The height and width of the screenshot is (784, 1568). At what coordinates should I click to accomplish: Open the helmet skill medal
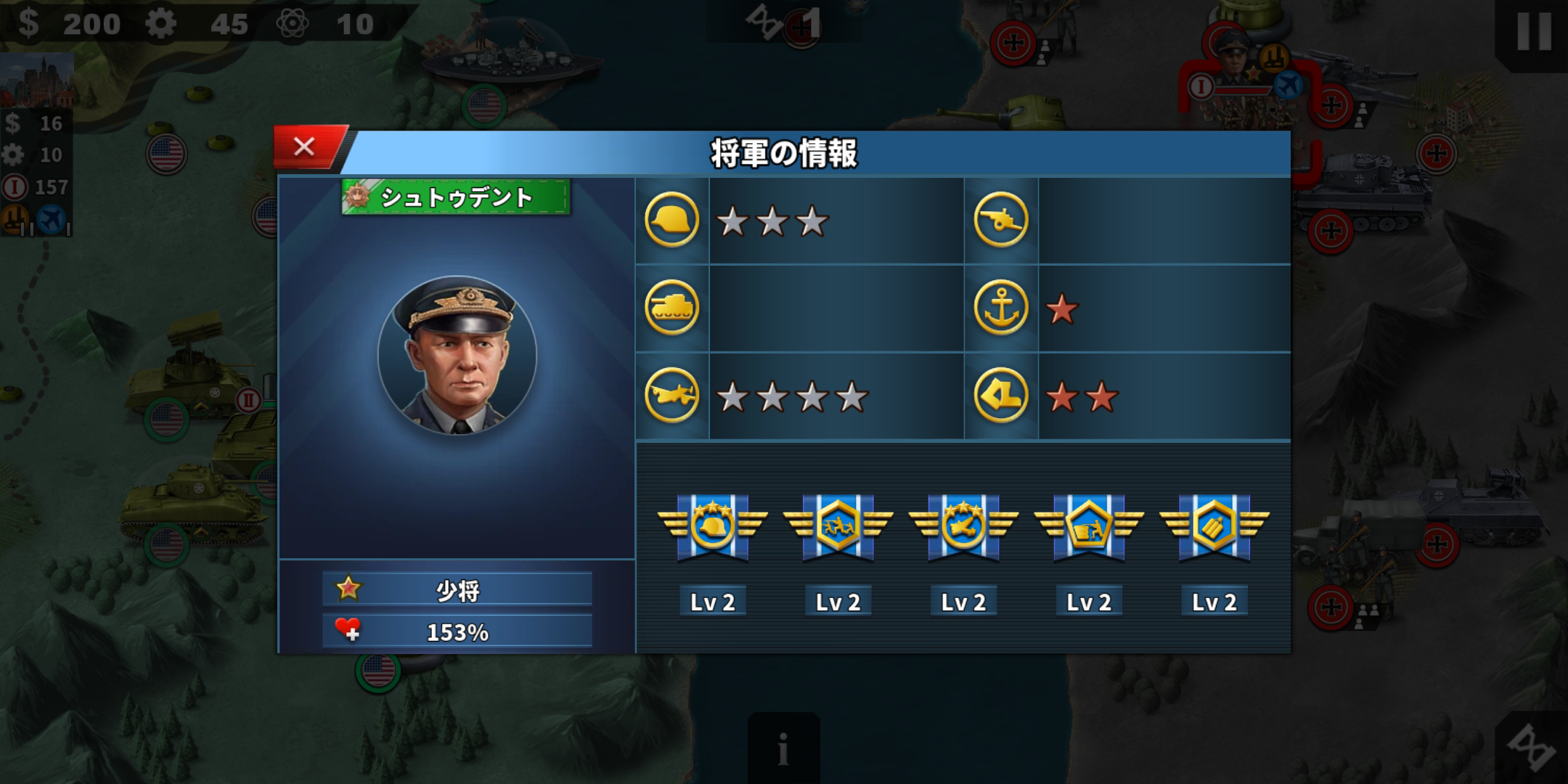click(712, 526)
